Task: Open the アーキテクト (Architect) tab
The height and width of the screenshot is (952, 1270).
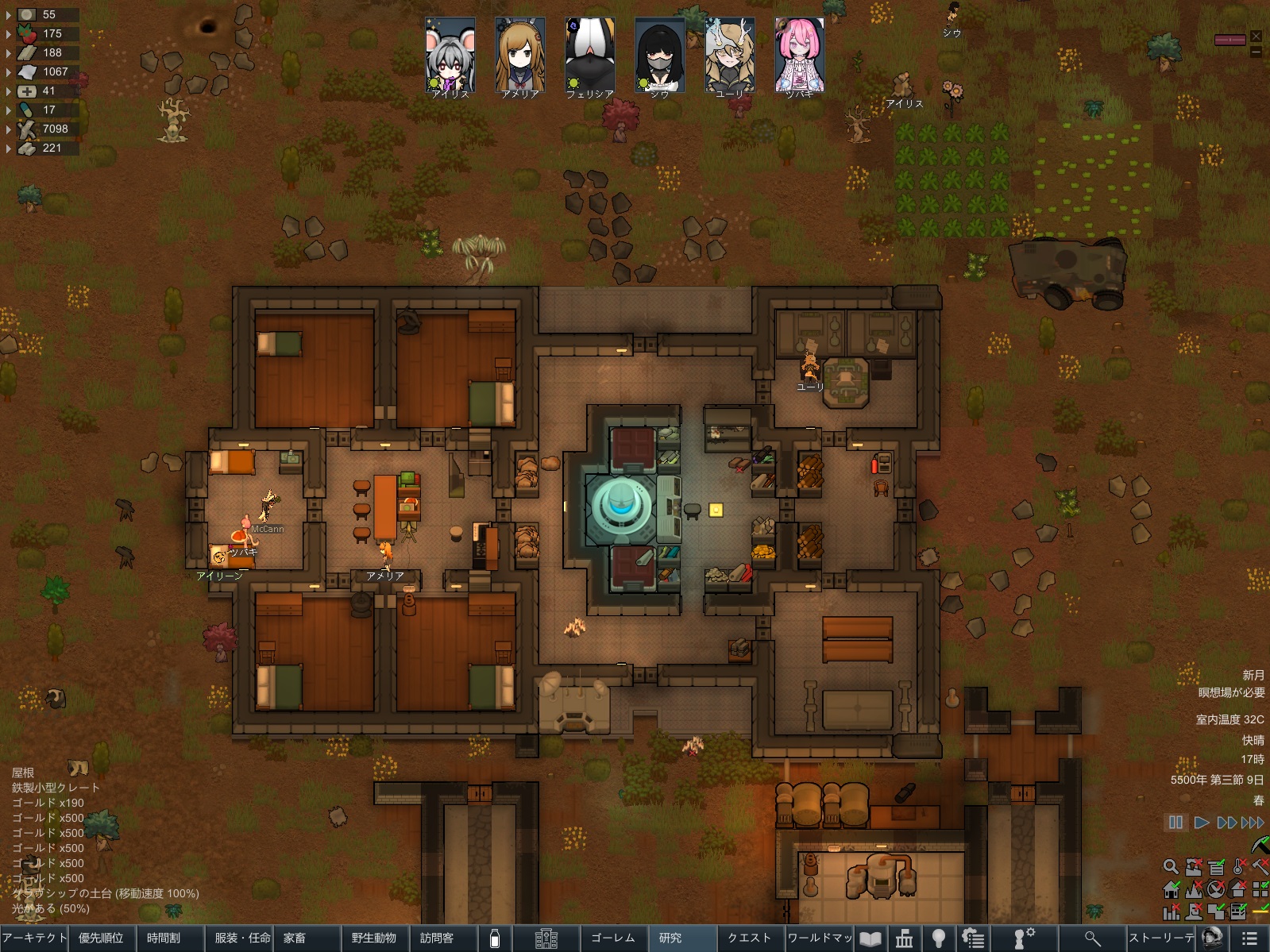Action: [x=34, y=938]
